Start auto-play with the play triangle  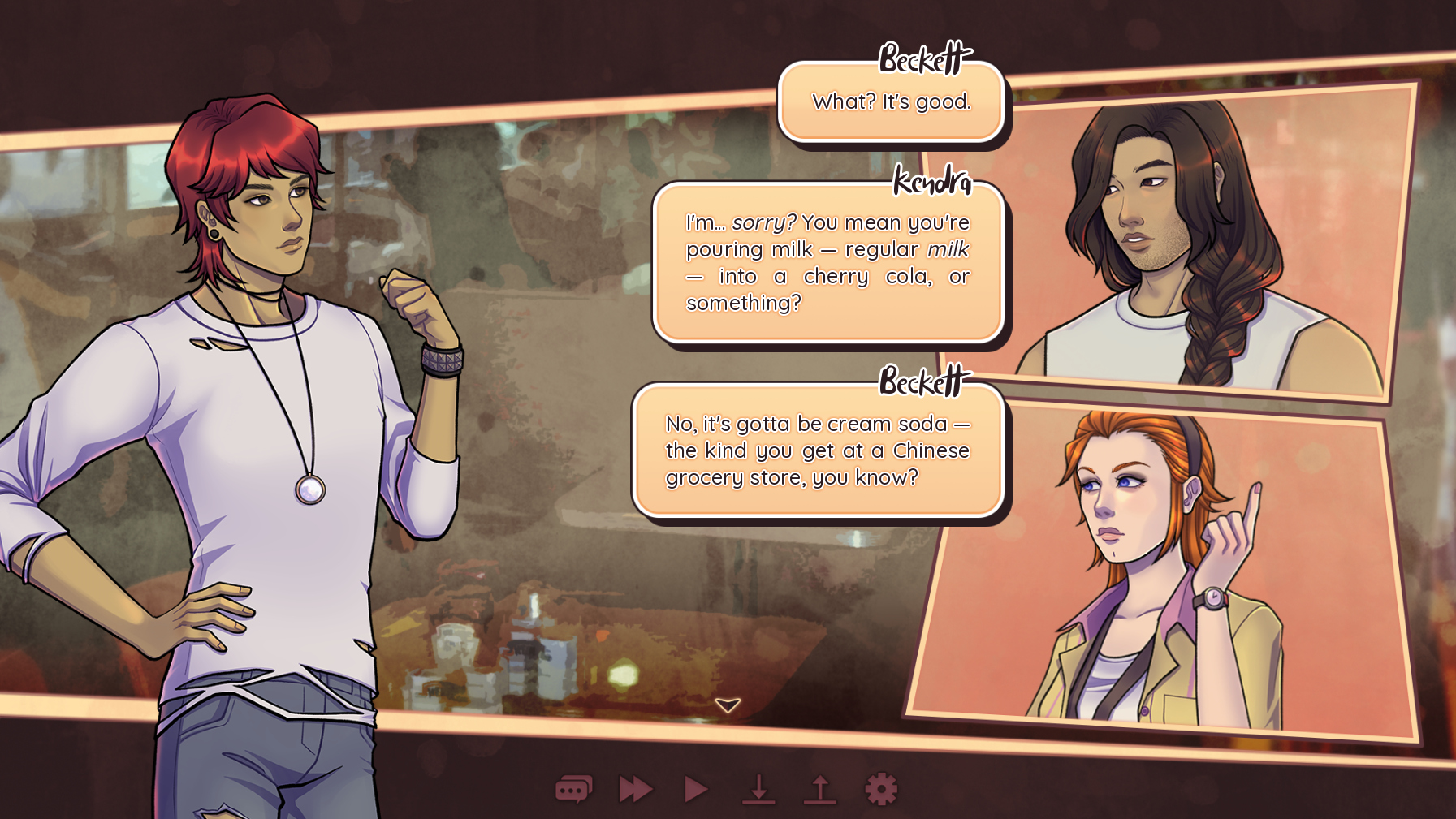696,789
